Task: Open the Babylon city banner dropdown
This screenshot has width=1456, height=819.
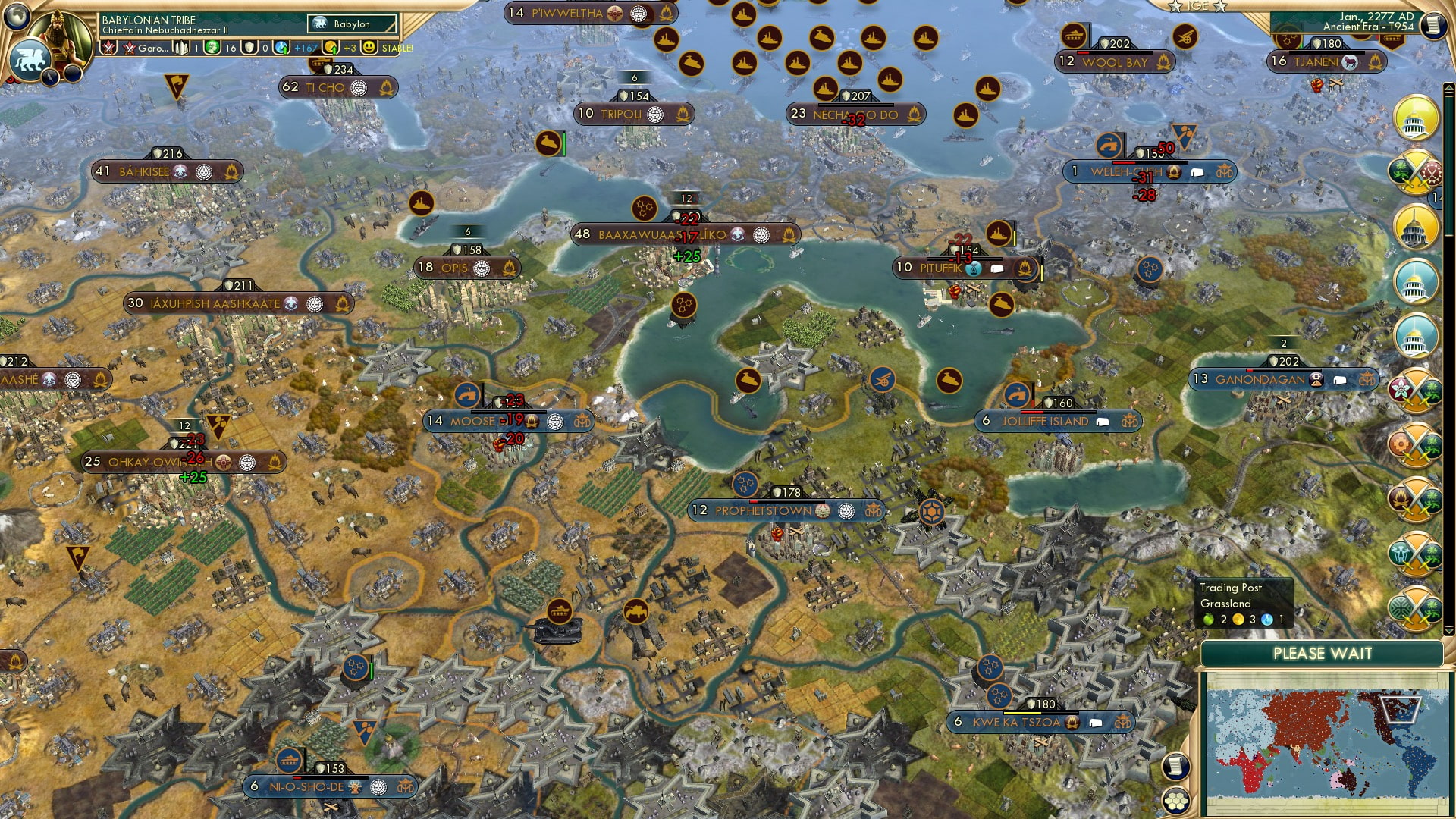Action: 351,24
